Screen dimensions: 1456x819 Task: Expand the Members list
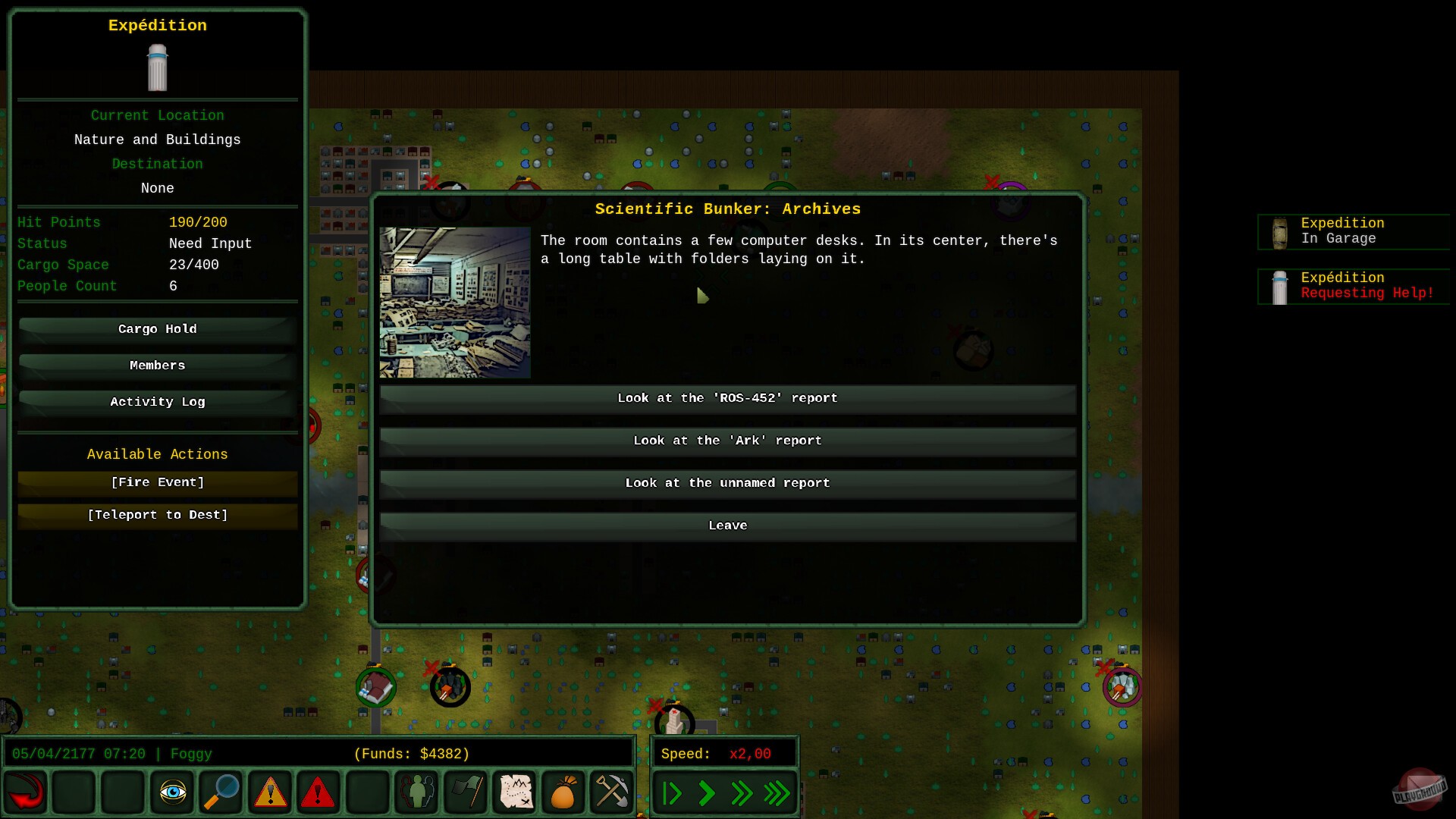pos(157,365)
